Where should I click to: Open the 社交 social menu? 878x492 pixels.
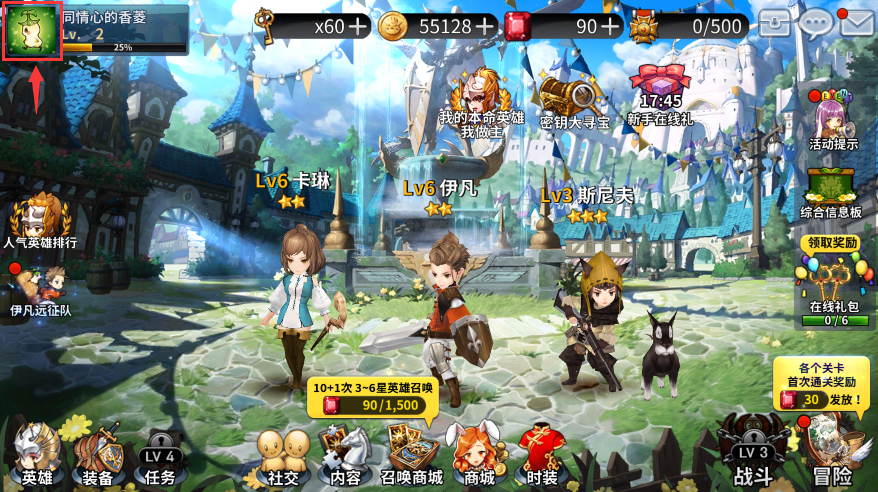pos(283,455)
